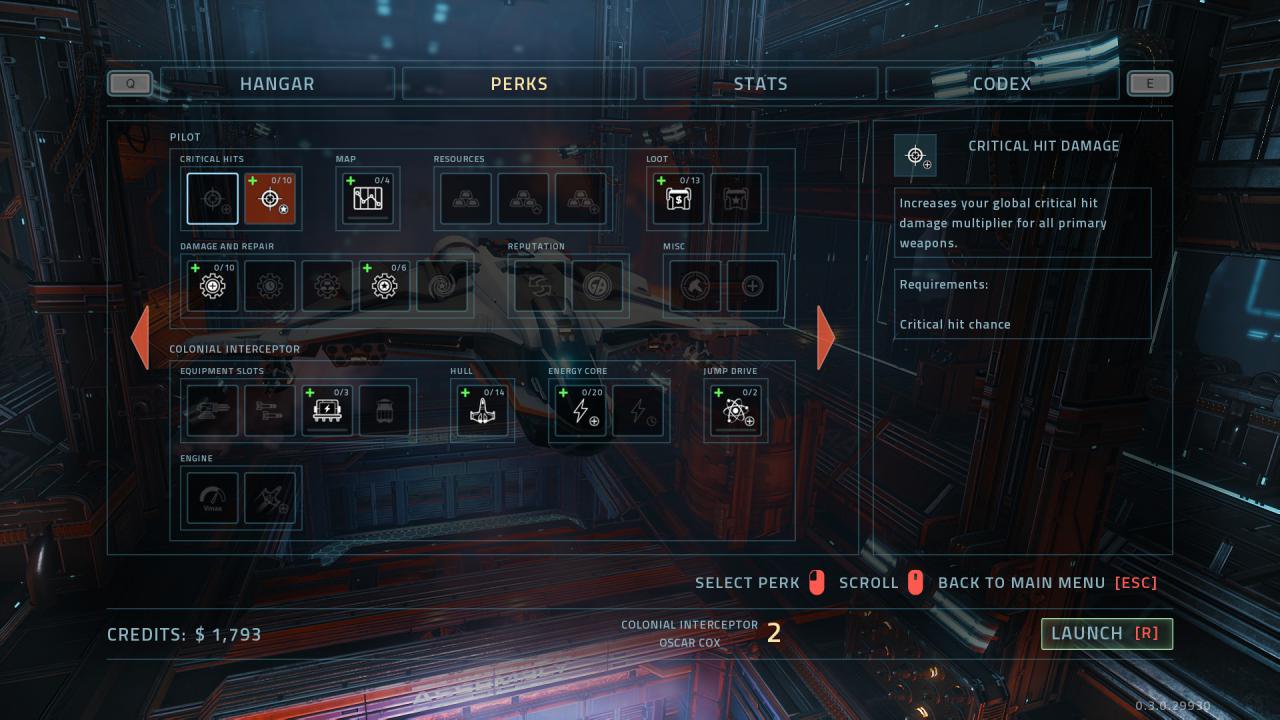This screenshot has height=720, width=1280.
Task: Select the battery device equipment slot perk
Action: coord(328,411)
